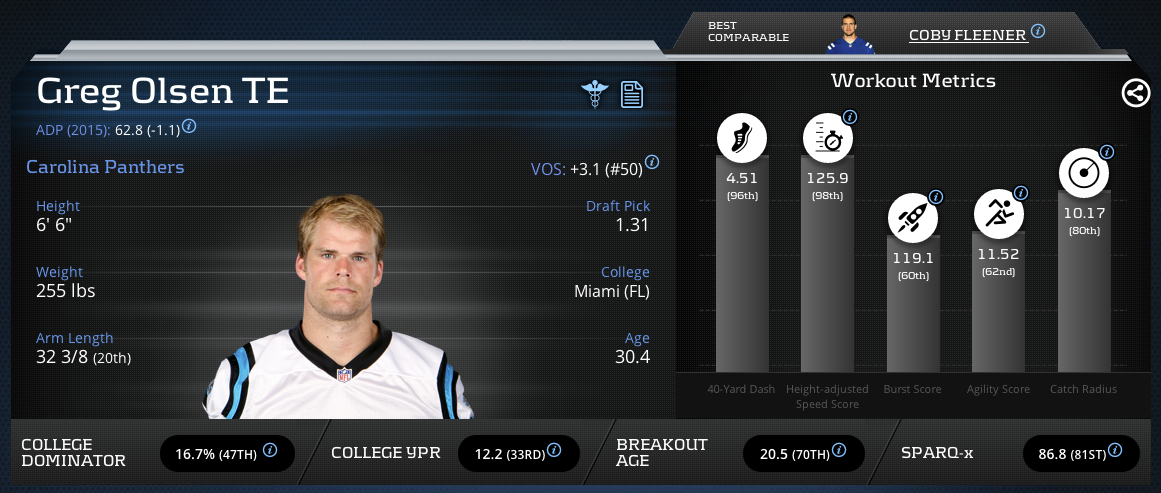Viewport: 1161px width, 493px height.
Task: Open the College YPR info icon
Action: point(555,451)
